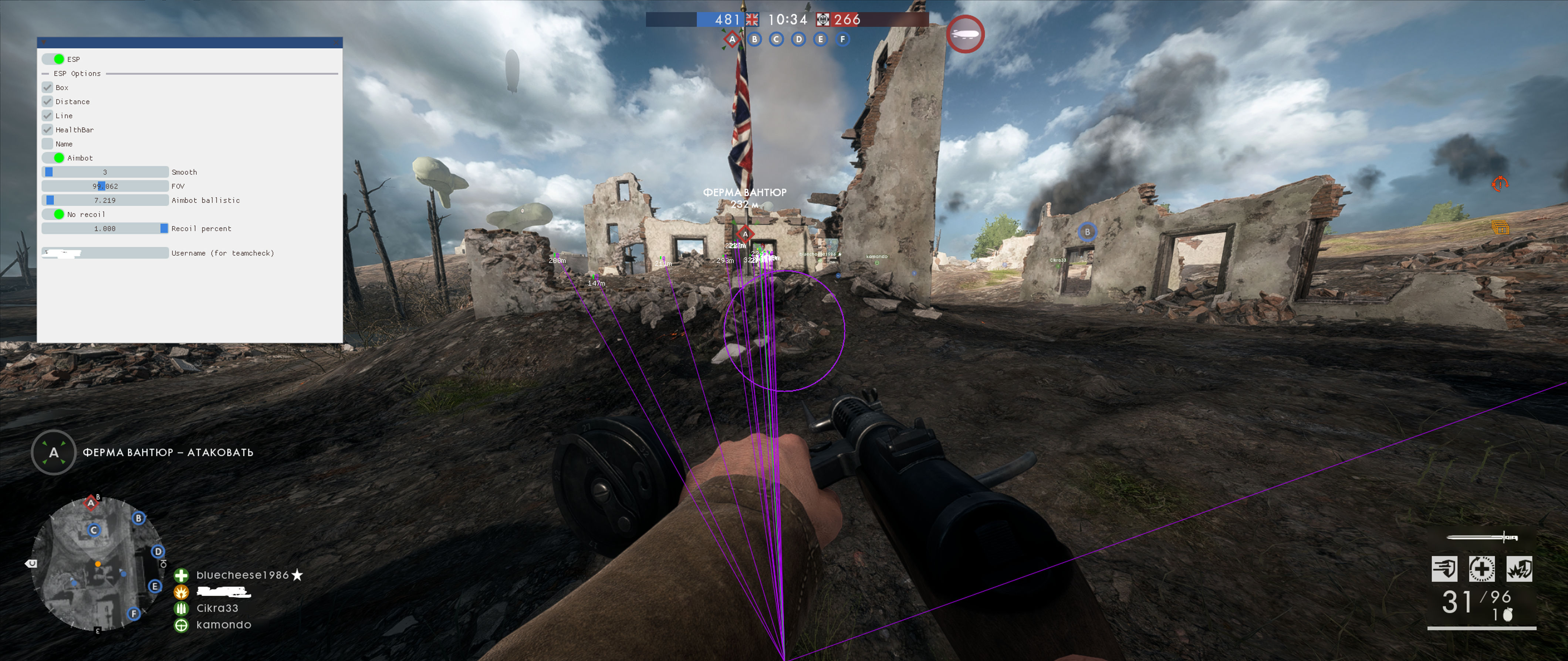Click the collapse triangle on the menu title bar

(x=44, y=43)
